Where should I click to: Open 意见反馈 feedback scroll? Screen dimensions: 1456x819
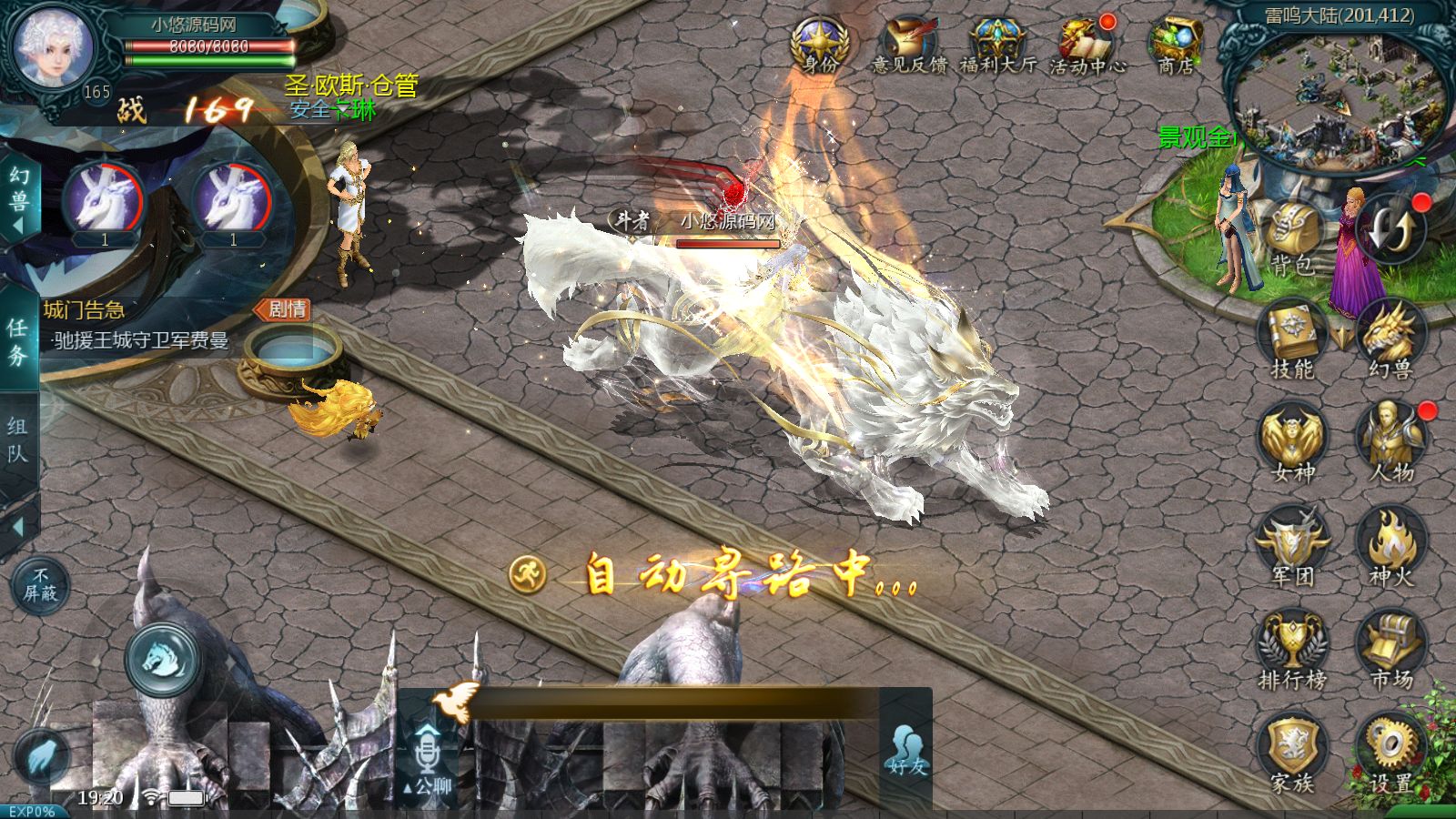[909, 45]
